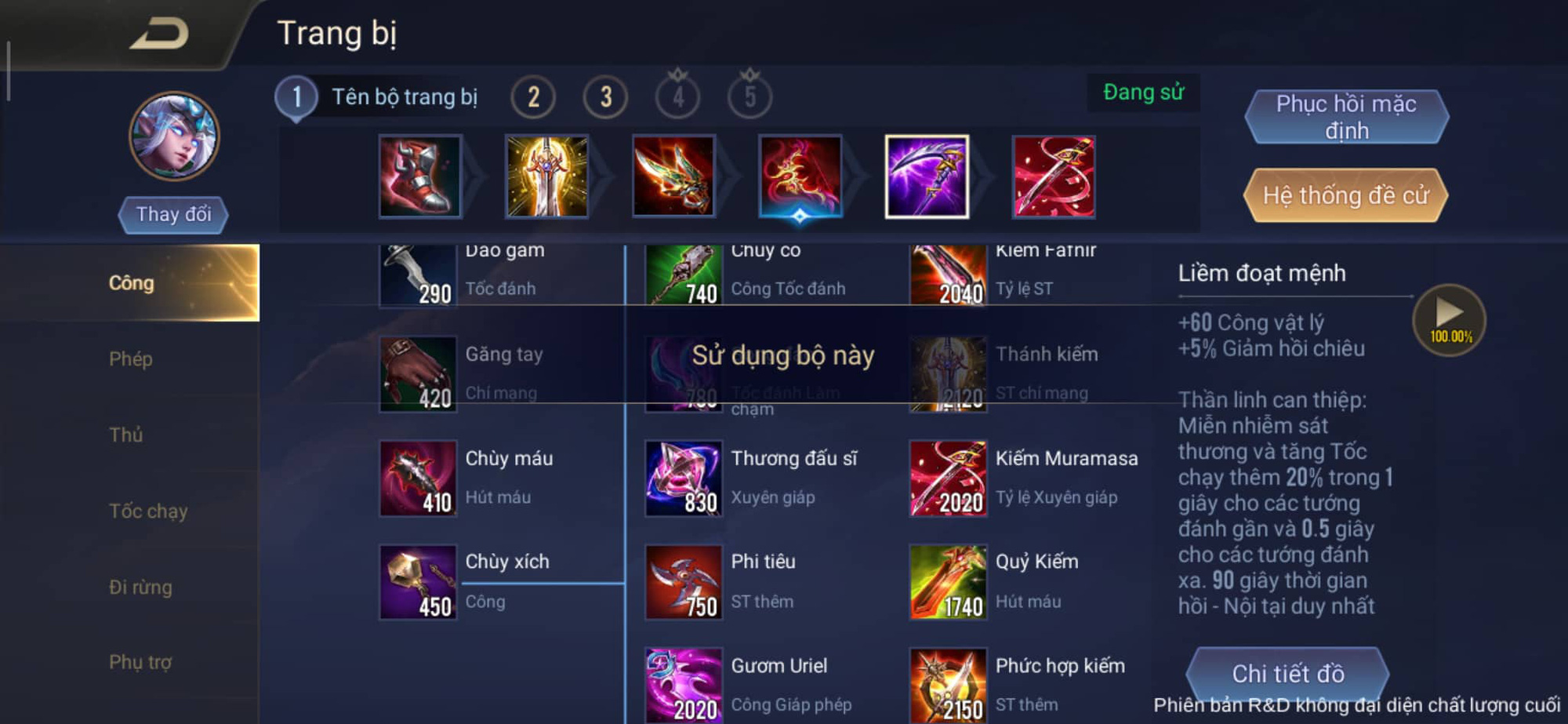Open Chi tiết đồ item details

point(1287,673)
